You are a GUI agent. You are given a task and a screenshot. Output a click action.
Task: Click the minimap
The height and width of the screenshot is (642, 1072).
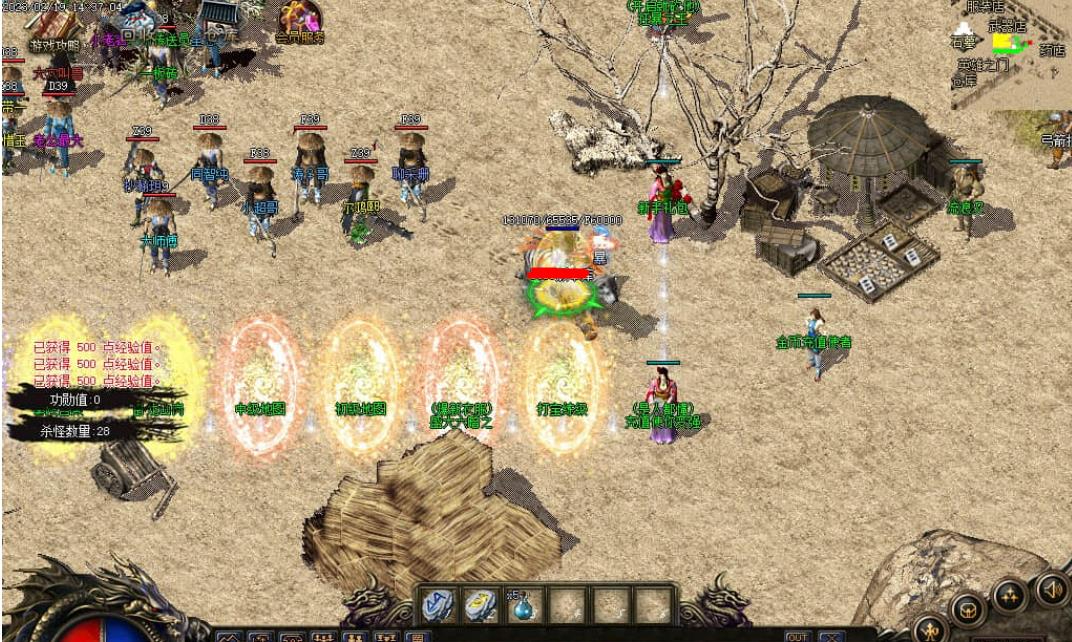(x=1010, y=52)
